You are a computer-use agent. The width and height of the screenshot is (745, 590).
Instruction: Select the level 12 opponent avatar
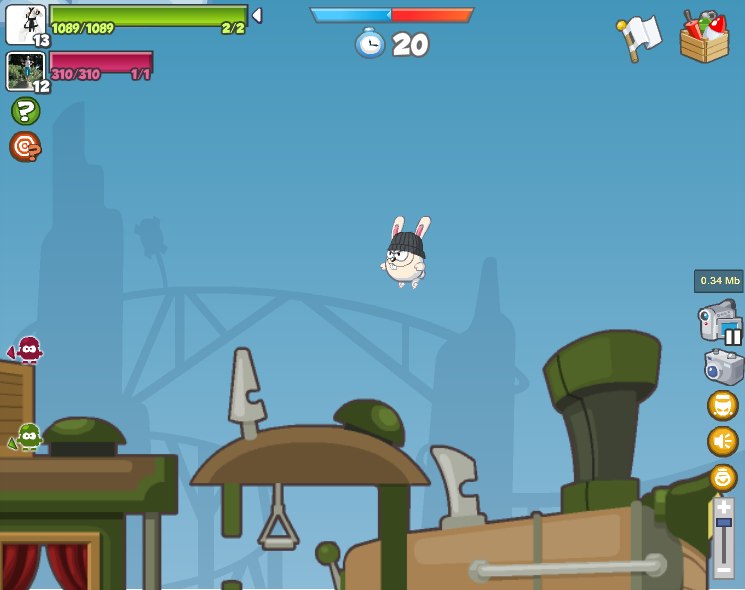(x=24, y=71)
